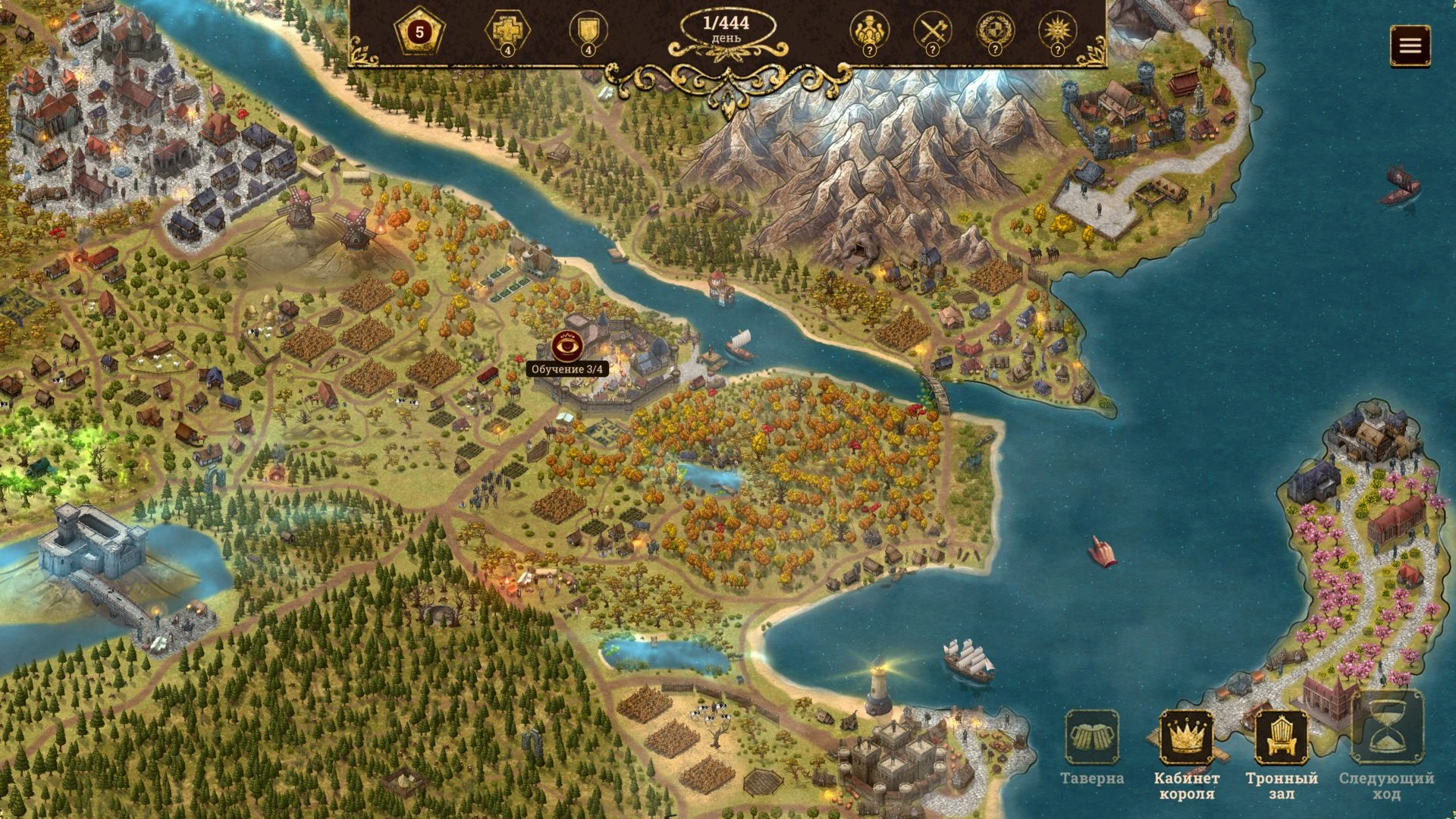Go to the Тронный зал throne button

click(1282, 737)
